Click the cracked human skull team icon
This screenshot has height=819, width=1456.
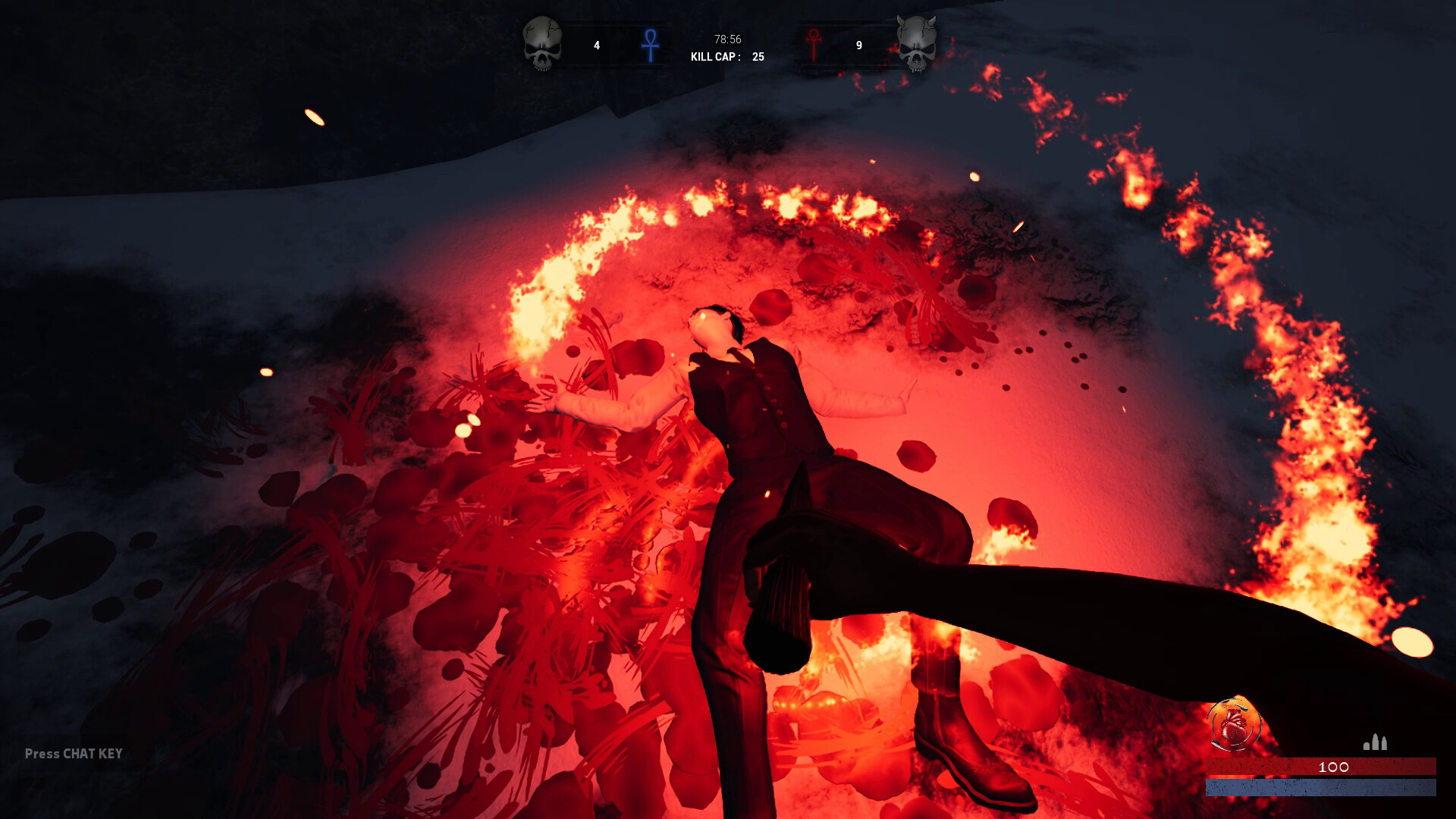pyautogui.click(x=542, y=44)
